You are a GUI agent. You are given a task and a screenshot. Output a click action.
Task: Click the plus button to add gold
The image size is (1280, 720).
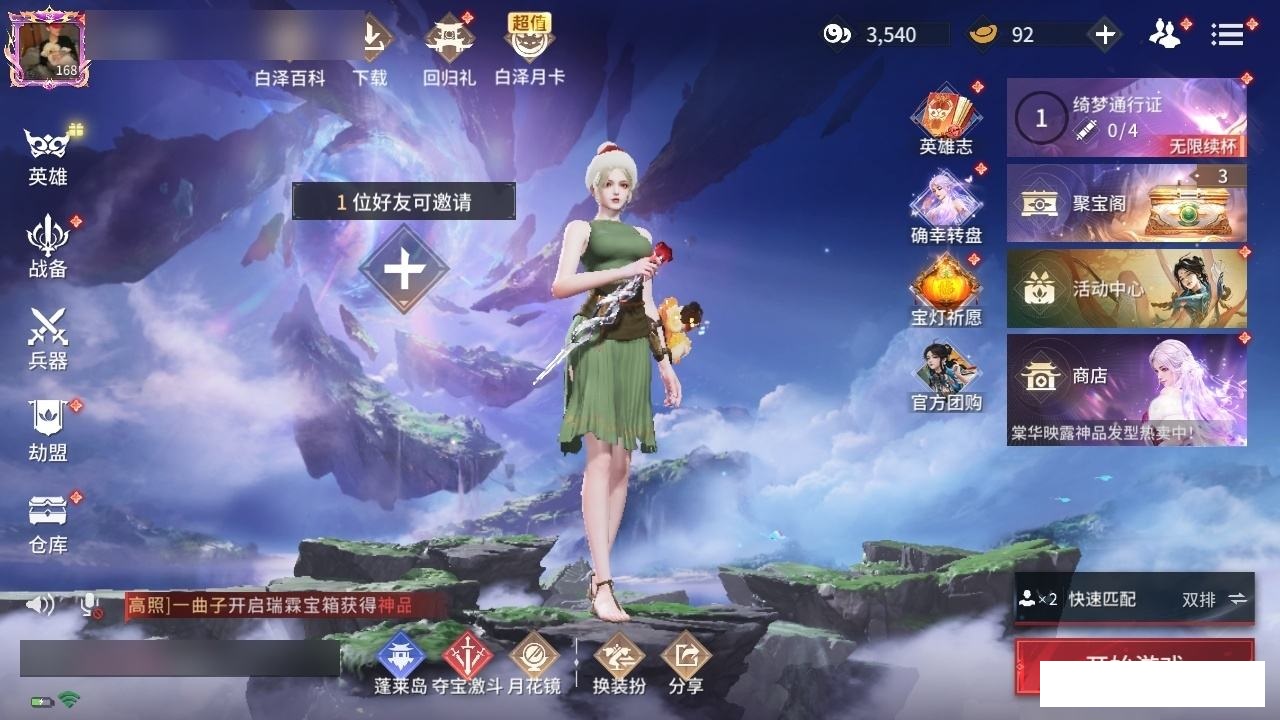pos(1104,35)
